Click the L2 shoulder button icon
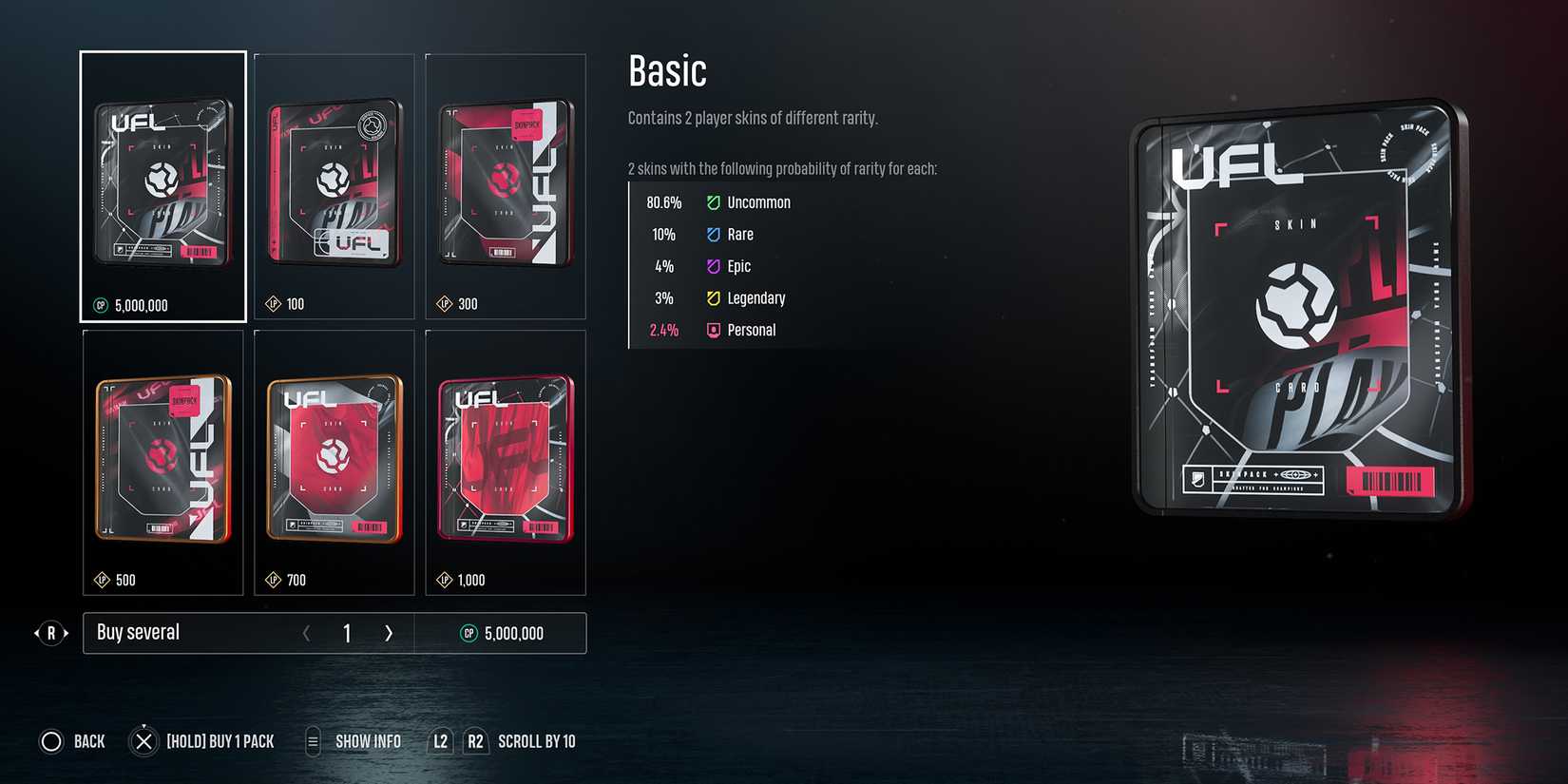The height and width of the screenshot is (784, 1568). click(439, 741)
